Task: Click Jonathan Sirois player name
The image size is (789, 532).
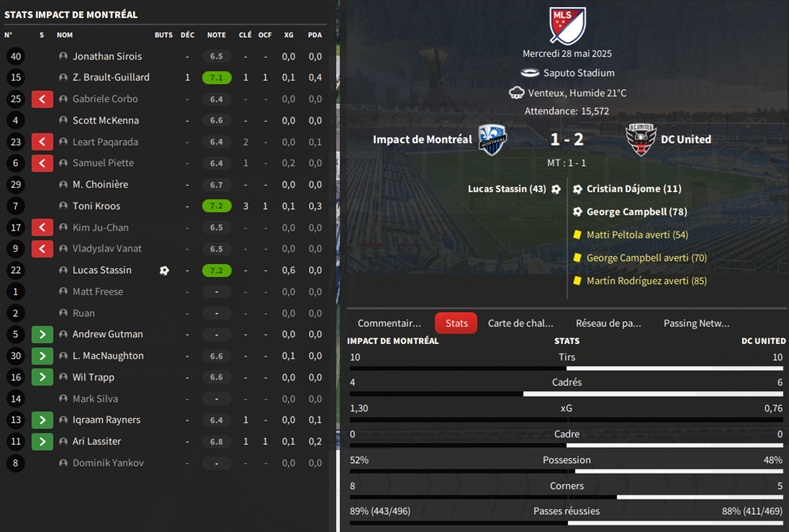Action: pos(107,57)
